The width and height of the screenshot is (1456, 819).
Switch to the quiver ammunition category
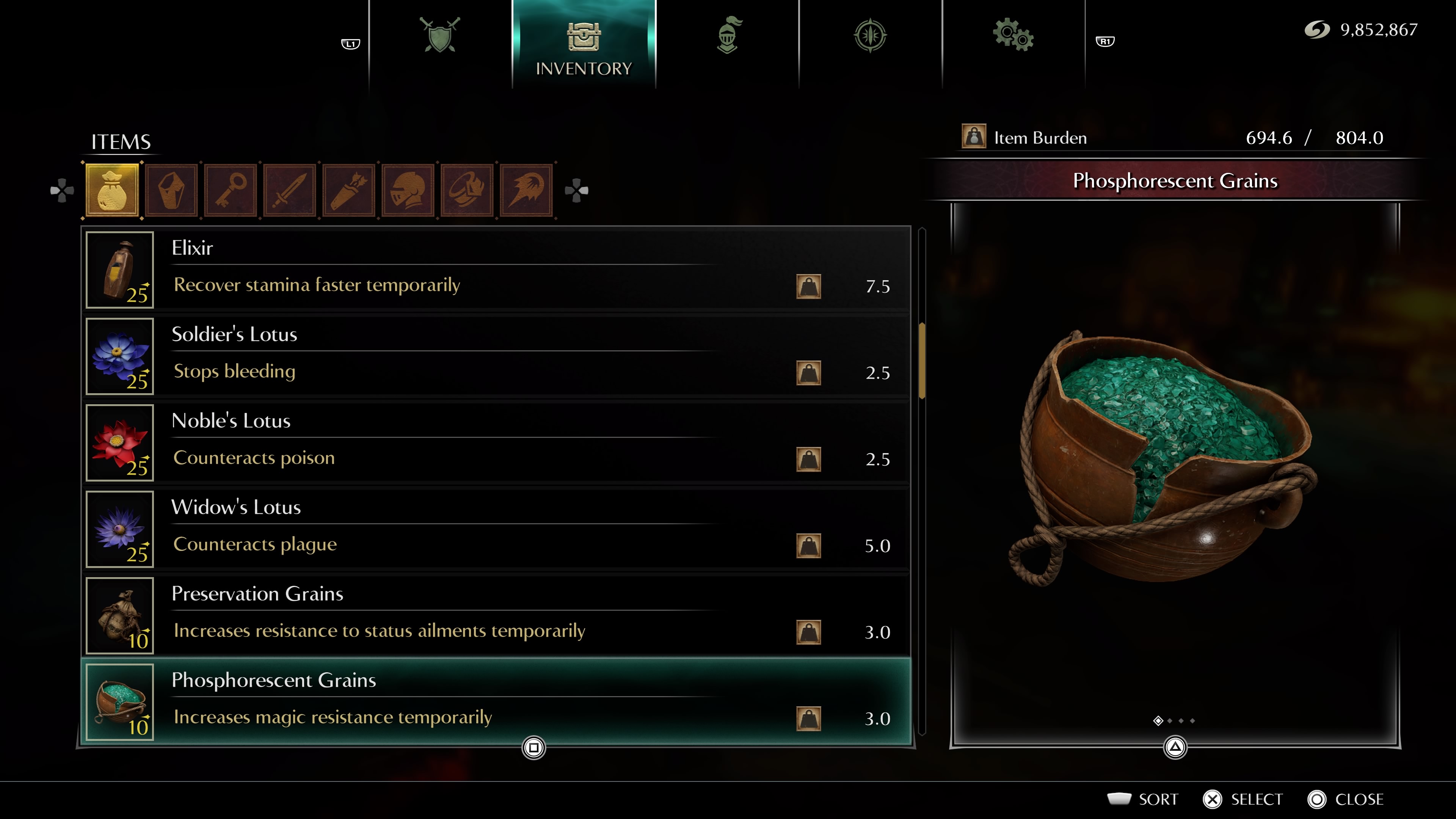(349, 190)
